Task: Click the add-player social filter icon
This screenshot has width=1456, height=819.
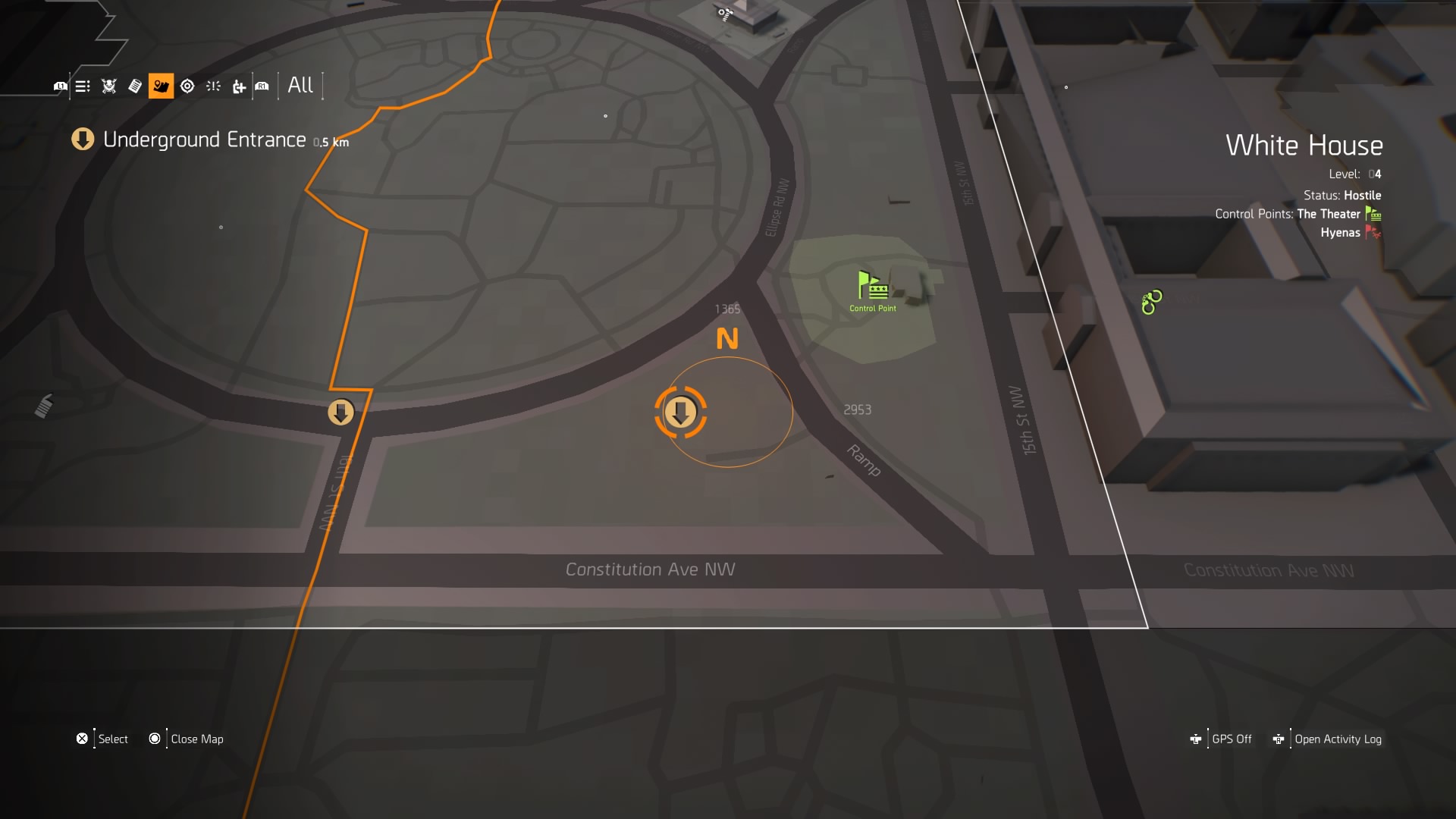Action: [240, 86]
